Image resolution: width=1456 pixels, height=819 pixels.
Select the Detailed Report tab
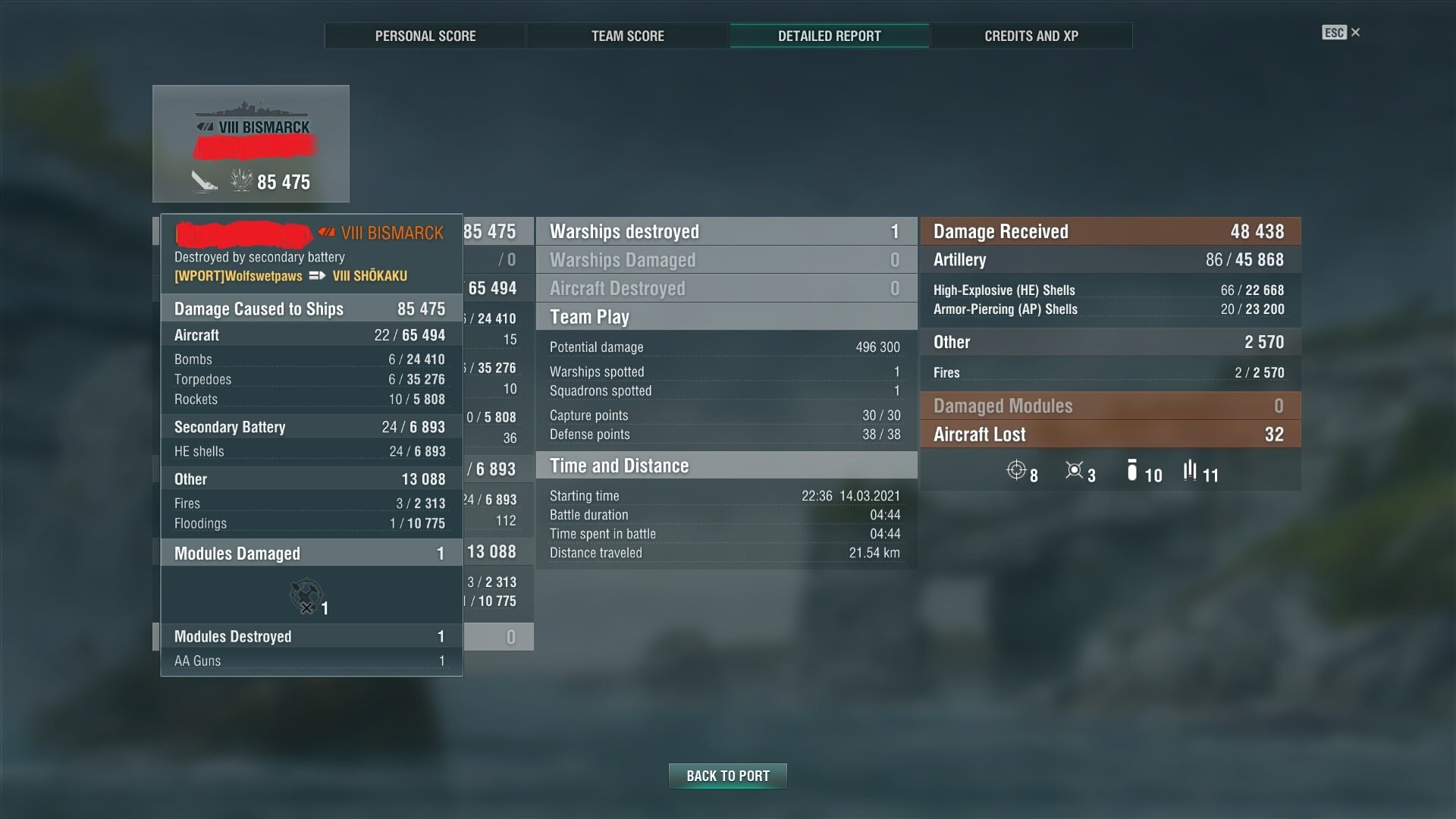tap(829, 36)
